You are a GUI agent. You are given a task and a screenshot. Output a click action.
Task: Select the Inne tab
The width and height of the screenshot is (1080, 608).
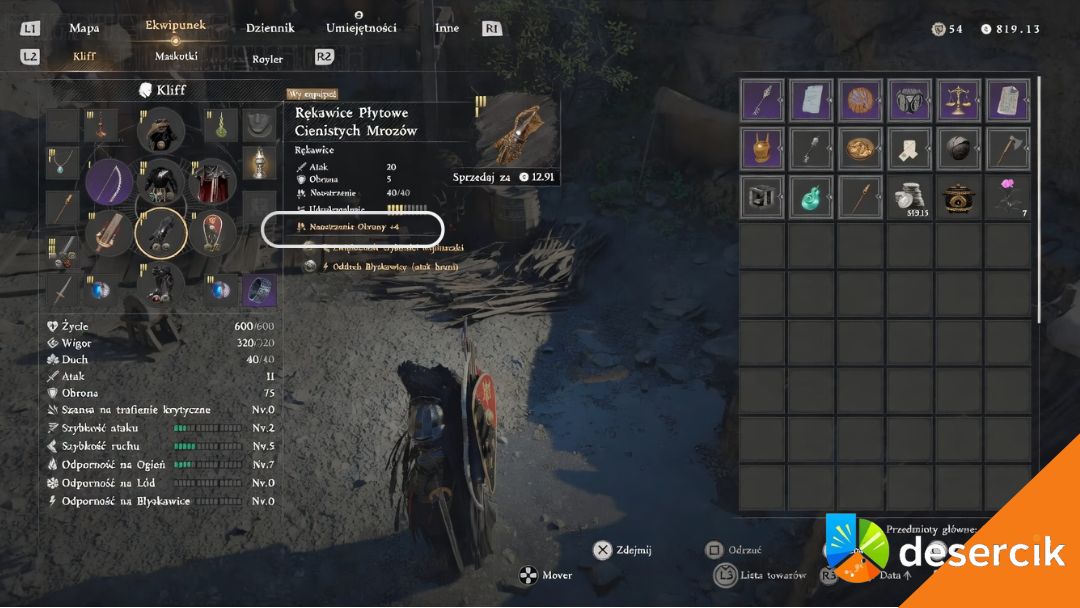click(447, 28)
